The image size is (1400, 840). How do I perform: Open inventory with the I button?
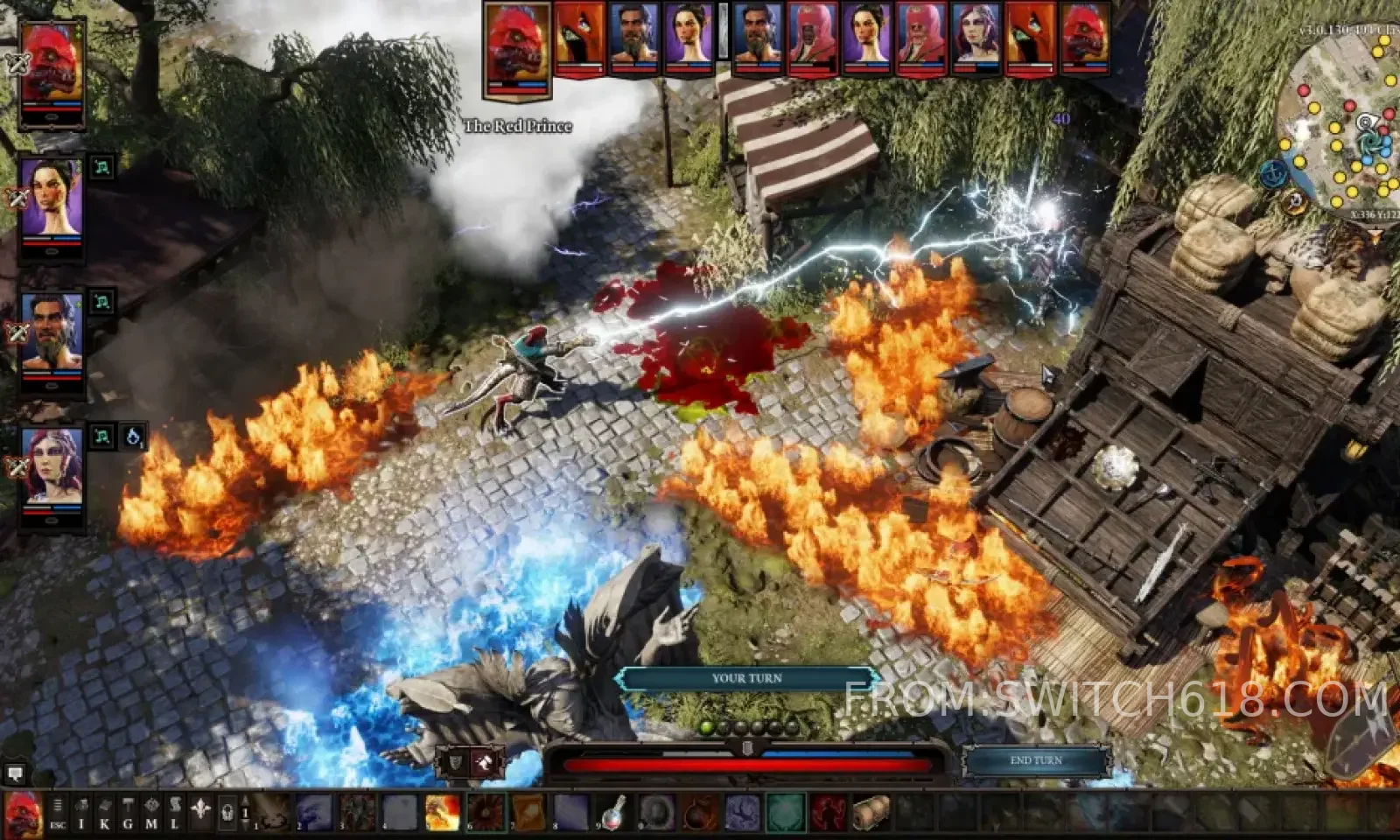coord(81,814)
